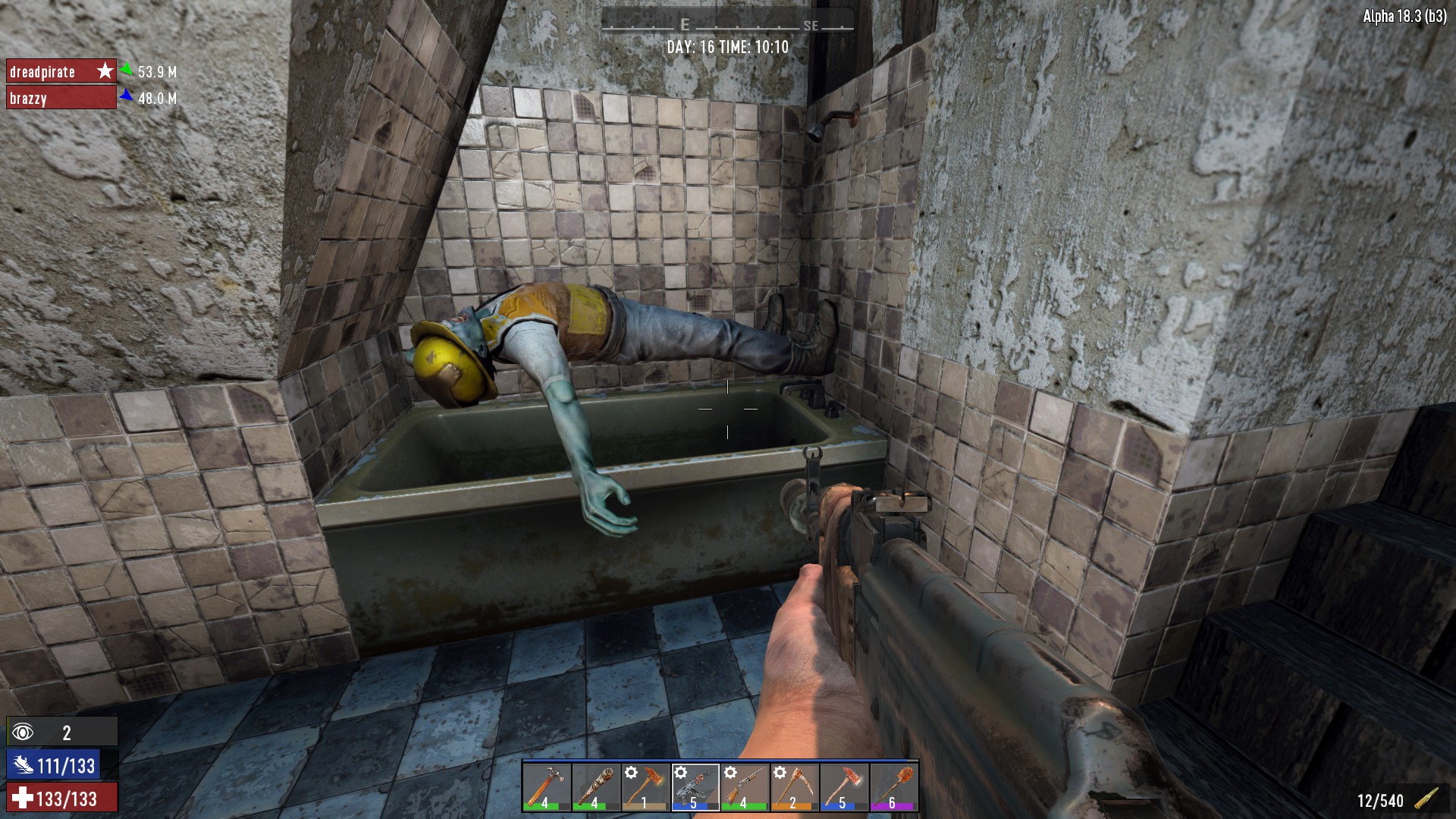Equip the spiked club from the toolbelt

point(595,787)
